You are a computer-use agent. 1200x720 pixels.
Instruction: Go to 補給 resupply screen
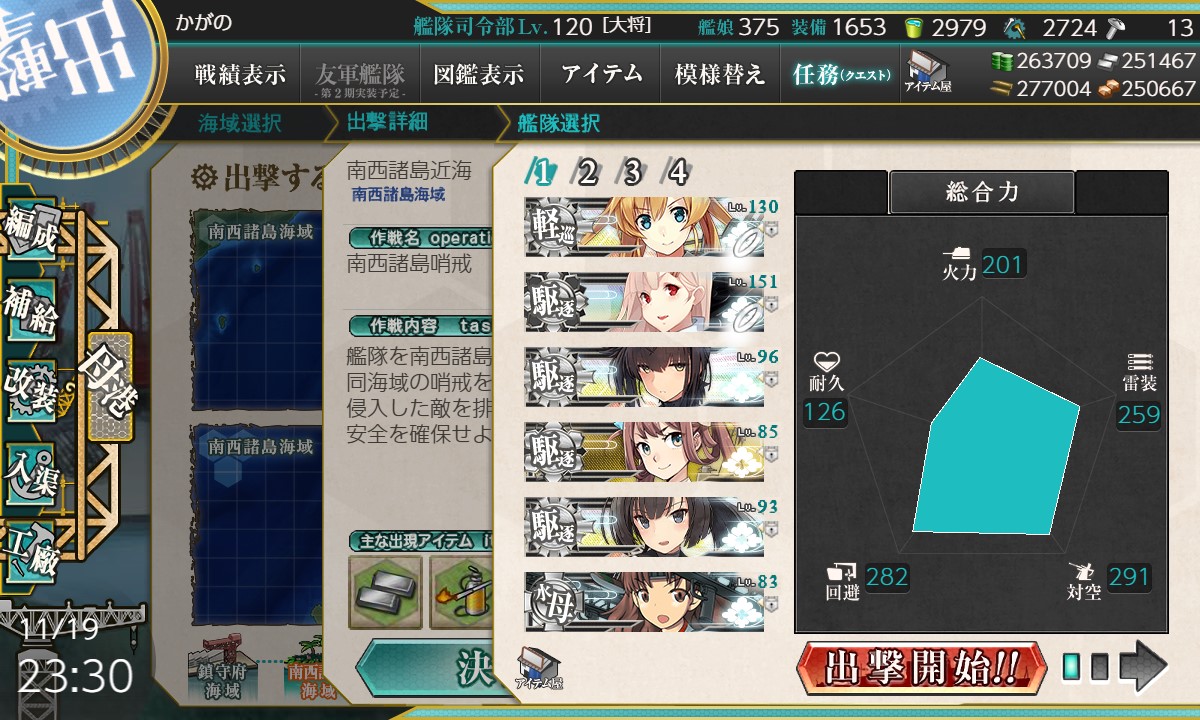coord(30,308)
